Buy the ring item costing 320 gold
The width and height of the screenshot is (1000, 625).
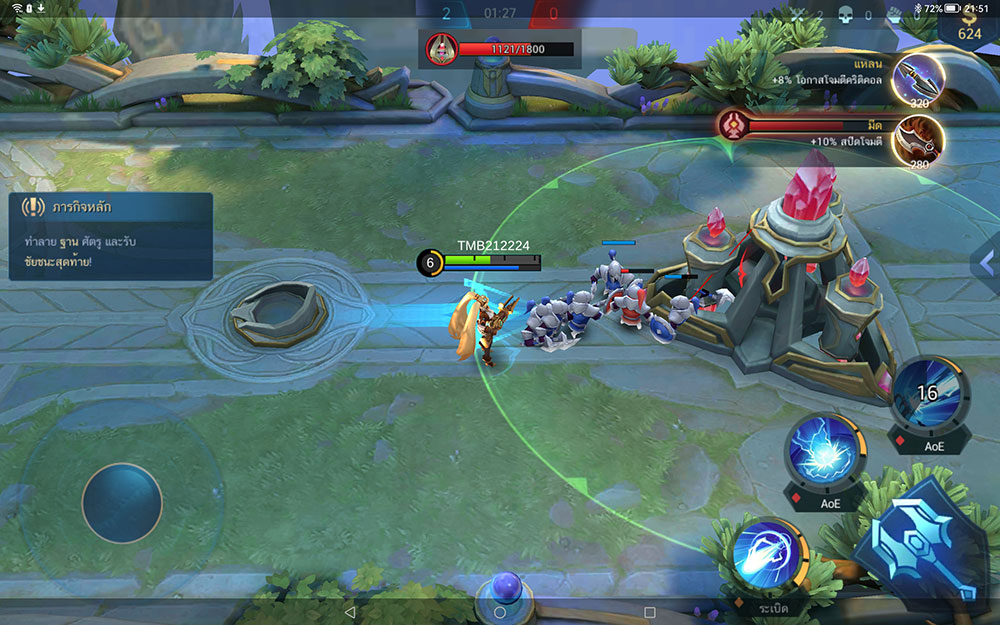pos(918,78)
